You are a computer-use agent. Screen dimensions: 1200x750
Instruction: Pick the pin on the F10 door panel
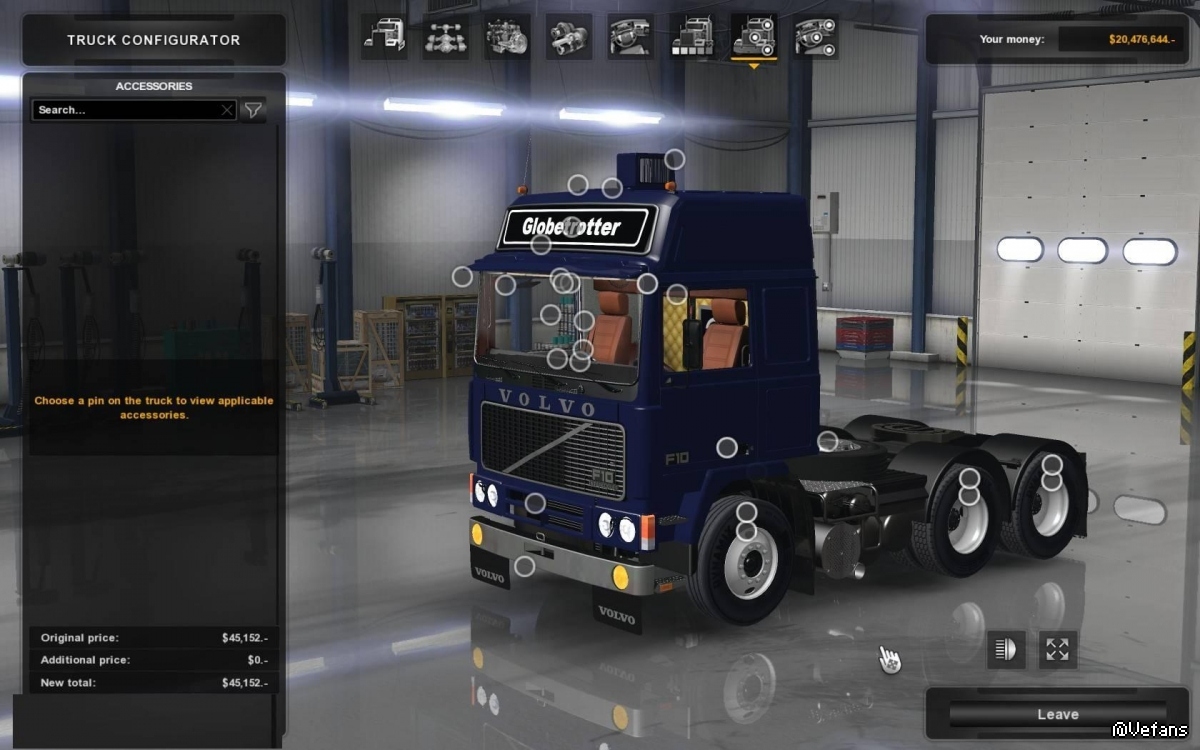click(x=727, y=448)
